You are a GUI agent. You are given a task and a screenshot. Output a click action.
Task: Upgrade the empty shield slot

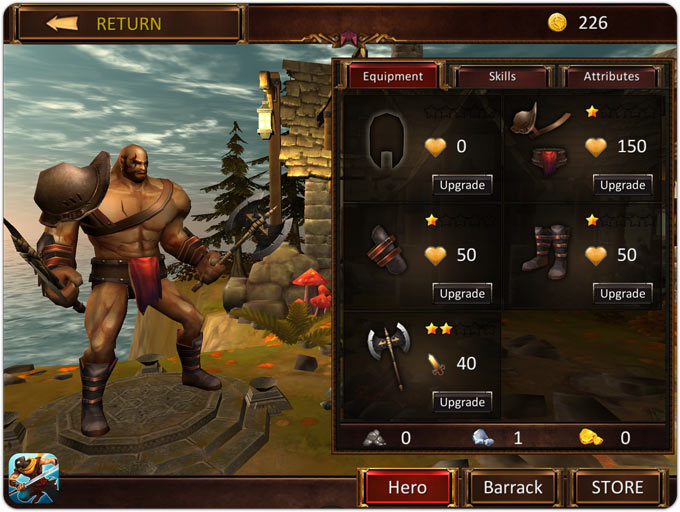click(x=462, y=185)
